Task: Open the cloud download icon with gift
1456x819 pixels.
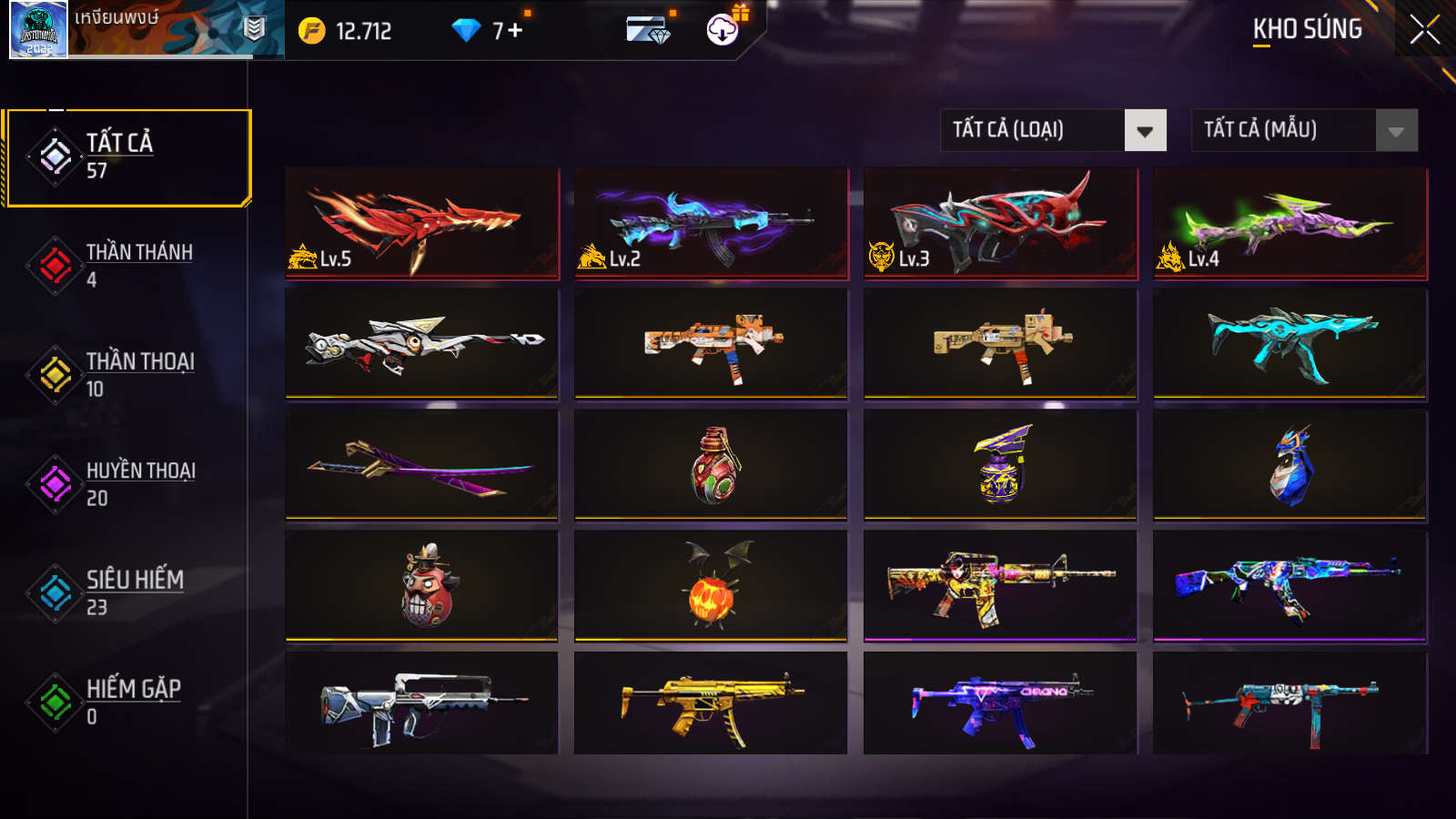Action: pyautogui.click(x=723, y=30)
